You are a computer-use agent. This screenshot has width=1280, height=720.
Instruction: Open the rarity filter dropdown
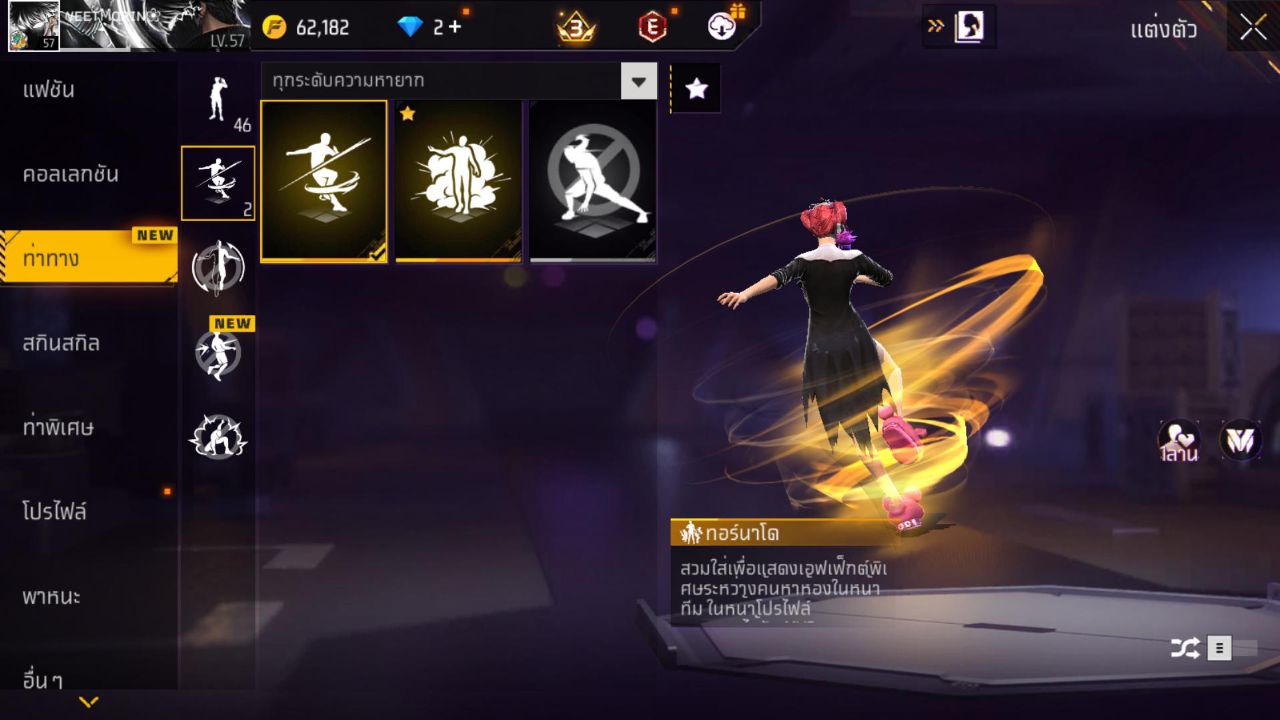(x=640, y=82)
